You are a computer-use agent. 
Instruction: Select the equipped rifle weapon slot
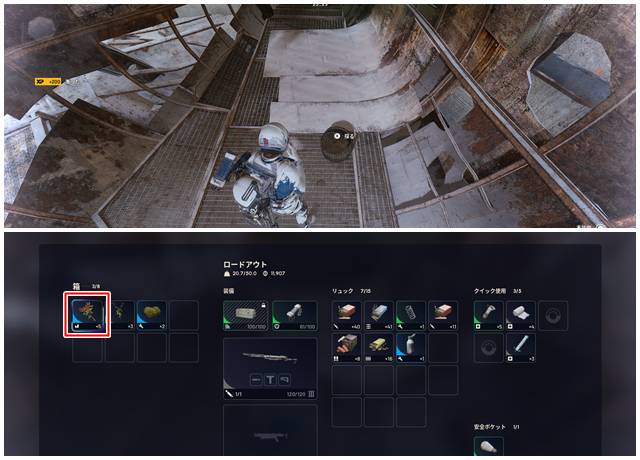269,364
